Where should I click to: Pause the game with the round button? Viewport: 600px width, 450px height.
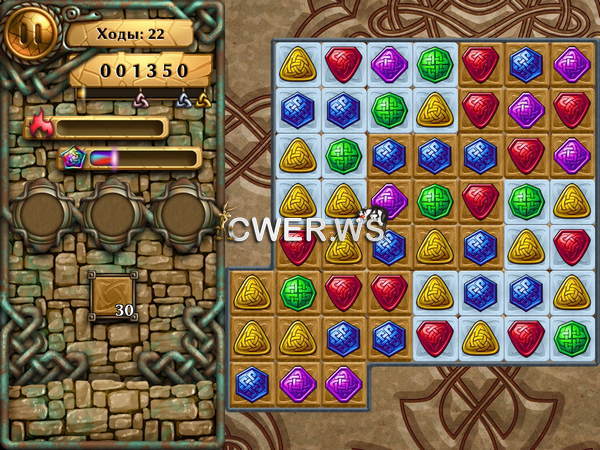click(x=28, y=32)
